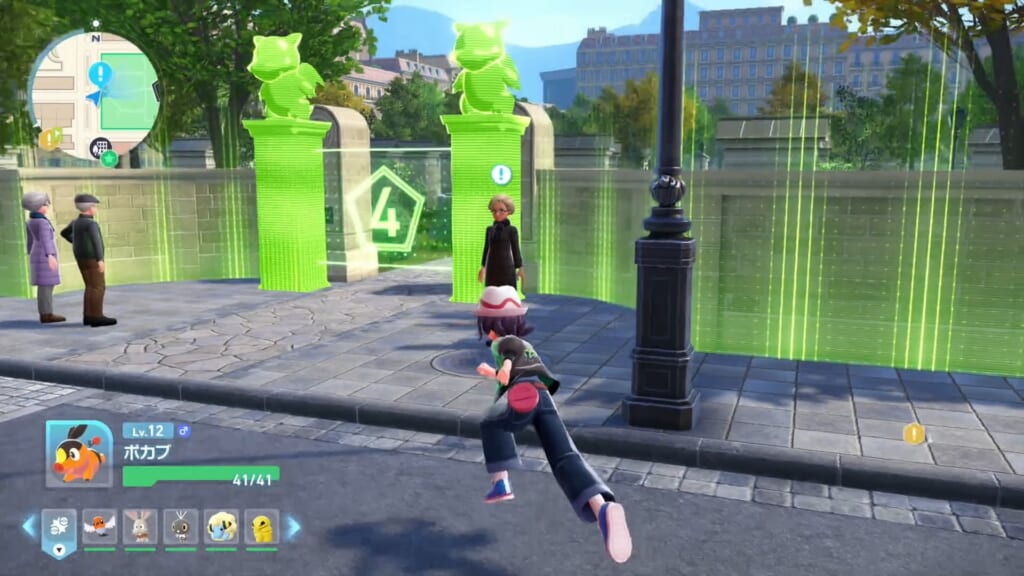
Task: Select the green star marker on minimap
Action: tap(109, 158)
